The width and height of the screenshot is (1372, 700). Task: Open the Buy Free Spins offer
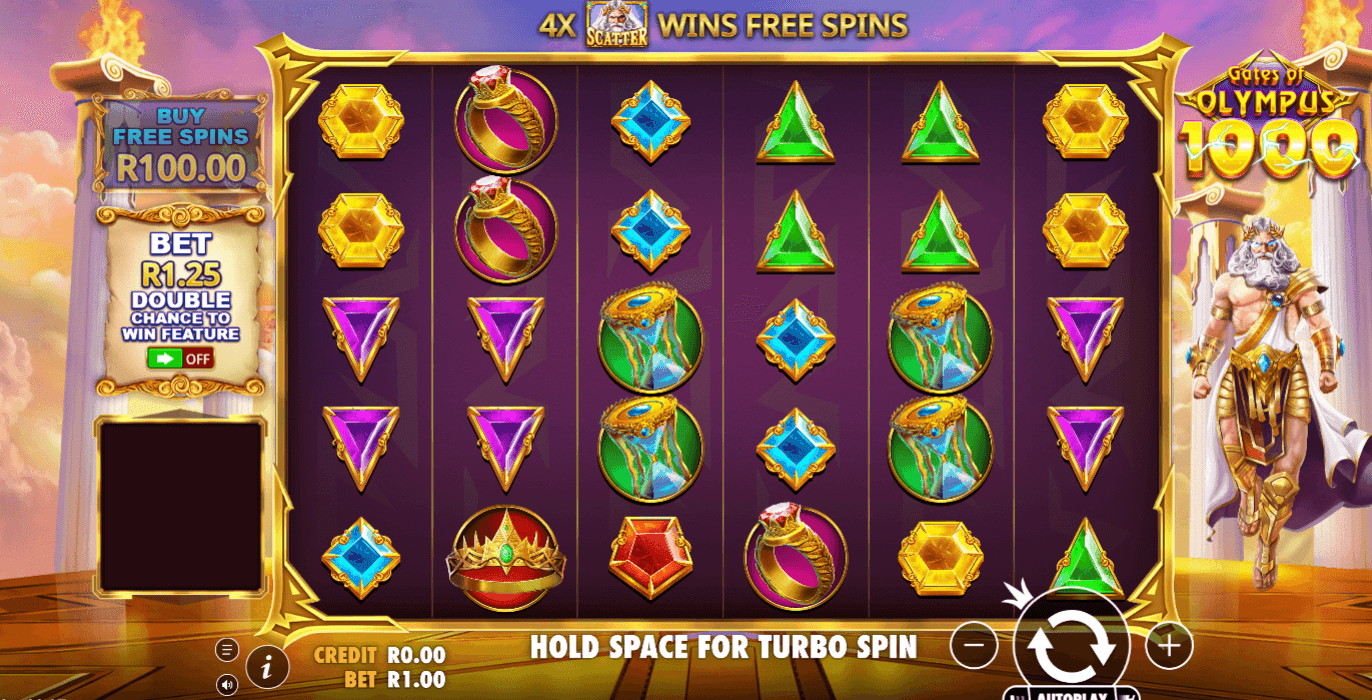[180, 145]
